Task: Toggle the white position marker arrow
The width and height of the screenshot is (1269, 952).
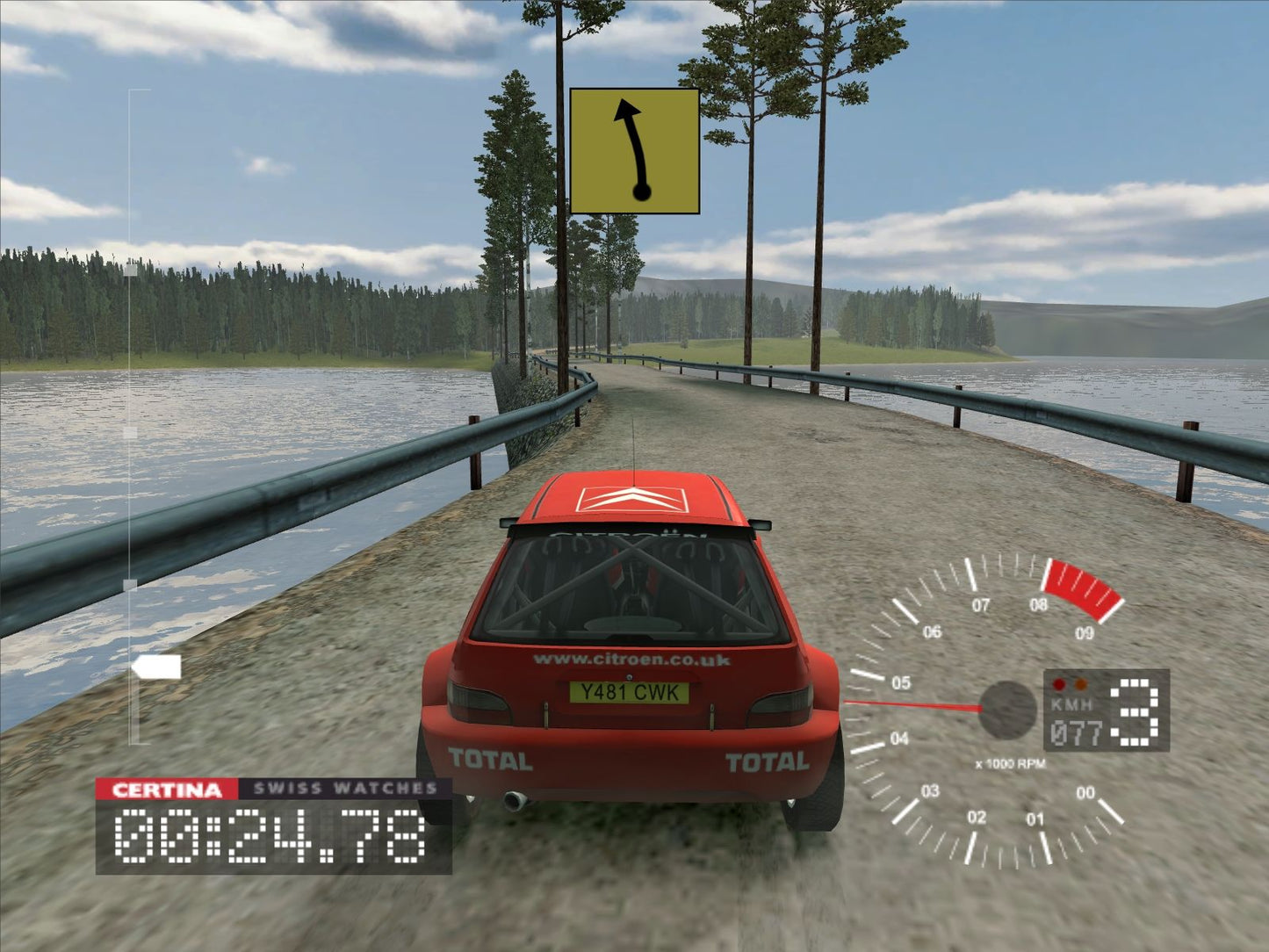Action: (x=156, y=668)
